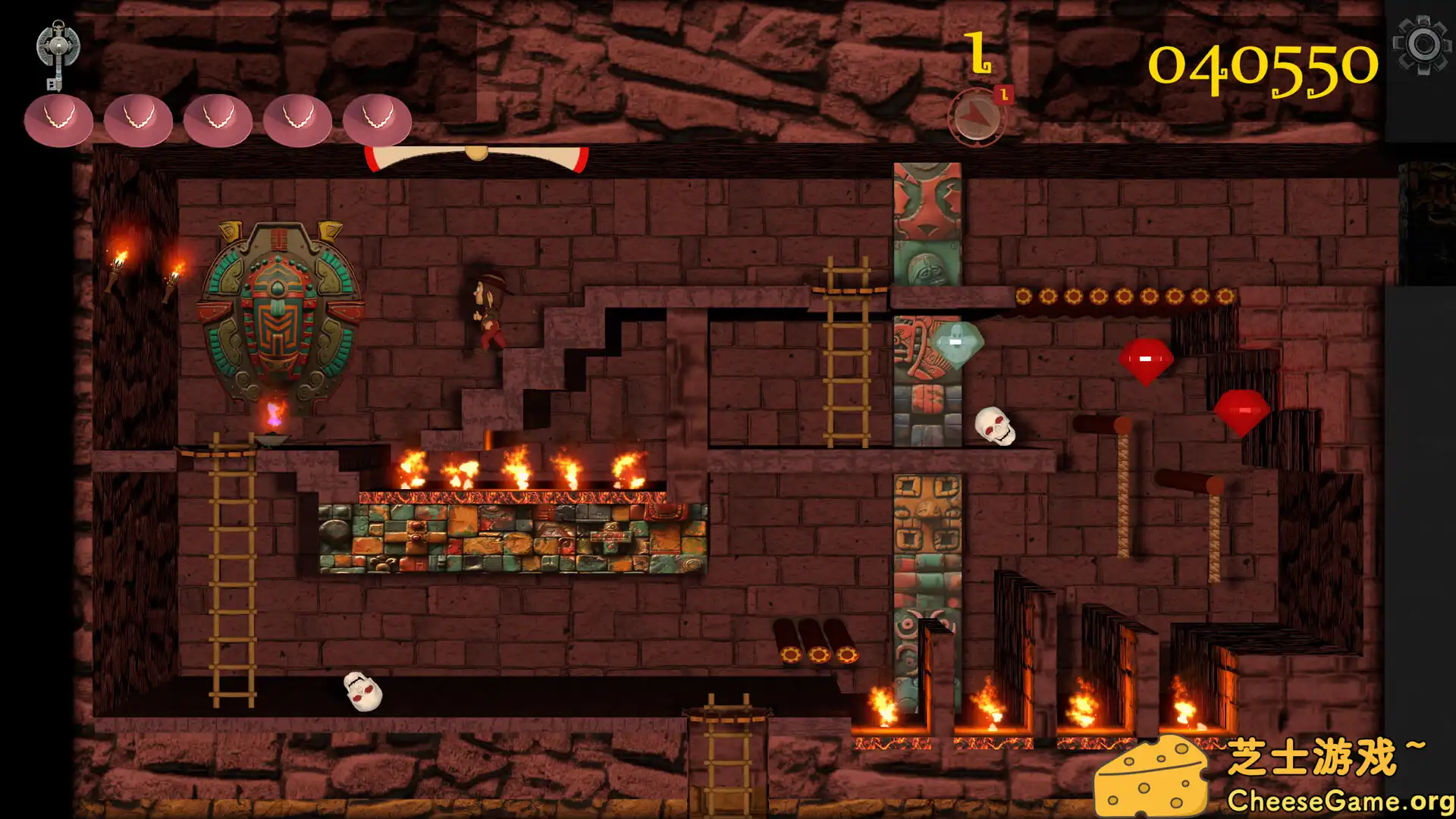This screenshot has height=819, width=1456.
Task: Click the score display showing 040550
Action: pos(1261,64)
